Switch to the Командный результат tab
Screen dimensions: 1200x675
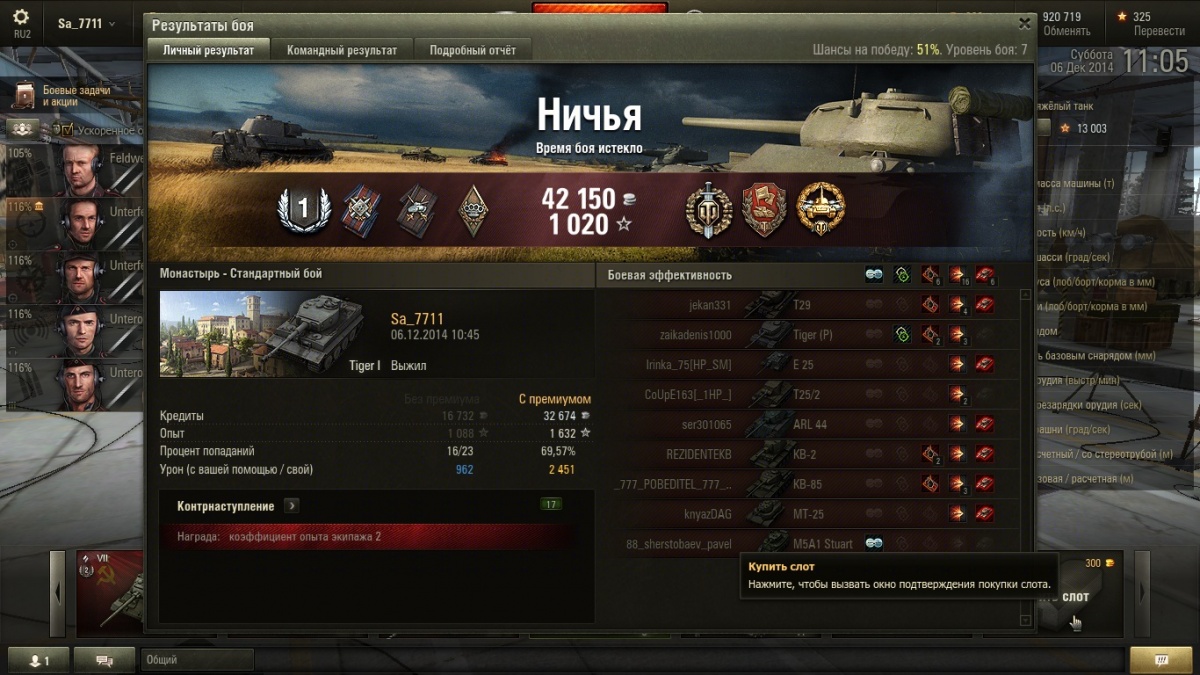click(342, 50)
